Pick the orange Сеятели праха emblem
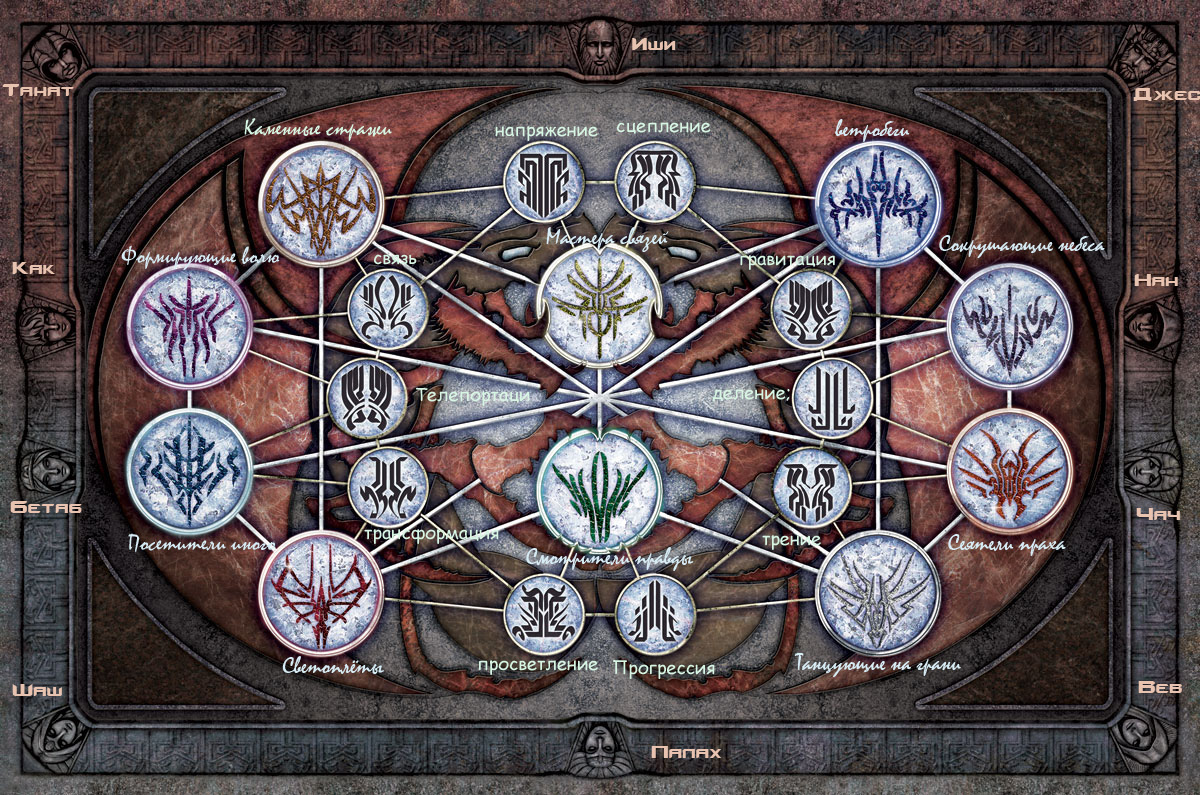Image resolution: width=1200 pixels, height=795 pixels. 1009,470
